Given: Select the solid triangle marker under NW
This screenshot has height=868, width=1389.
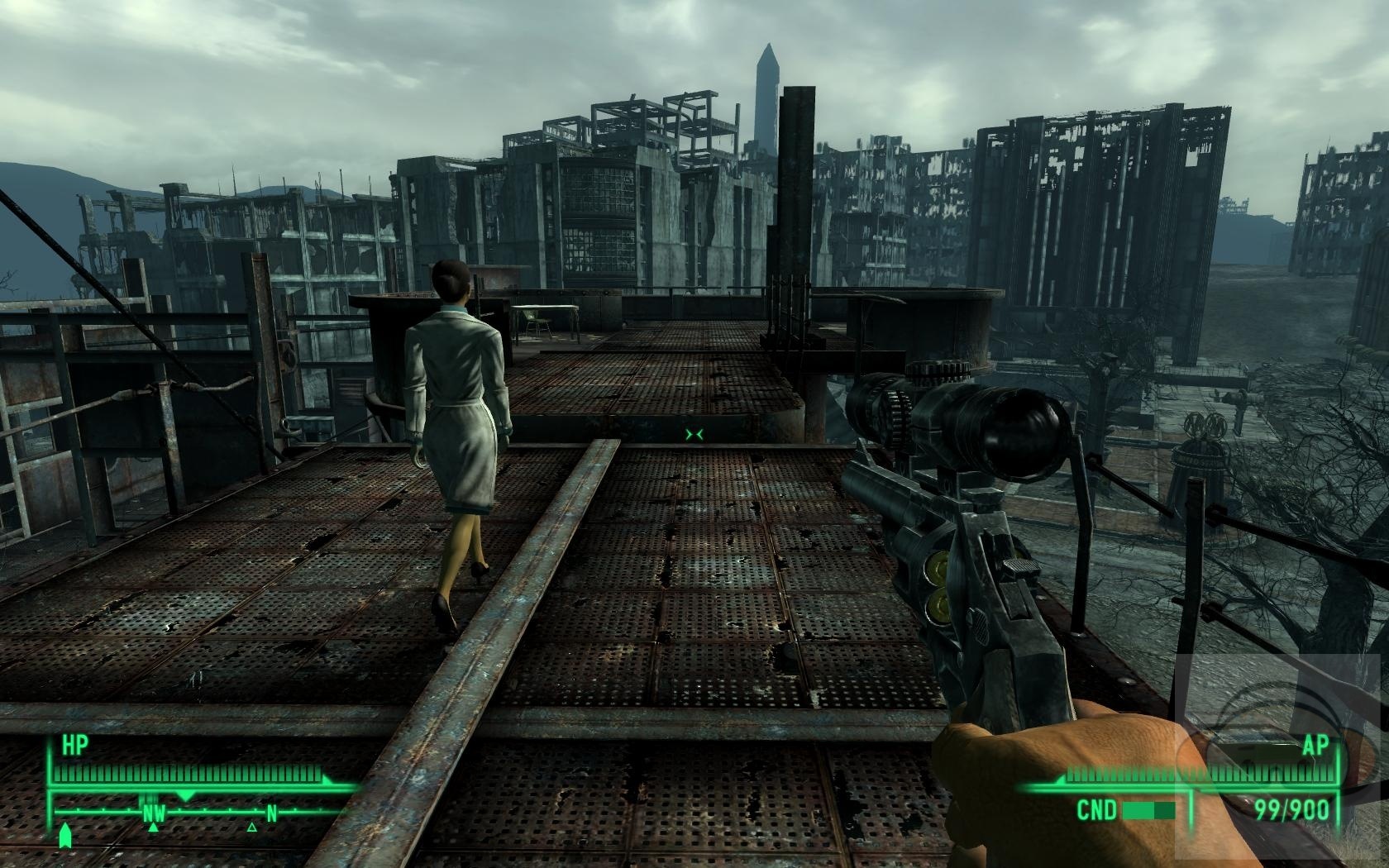Looking at the screenshot, I should pos(153,826).
